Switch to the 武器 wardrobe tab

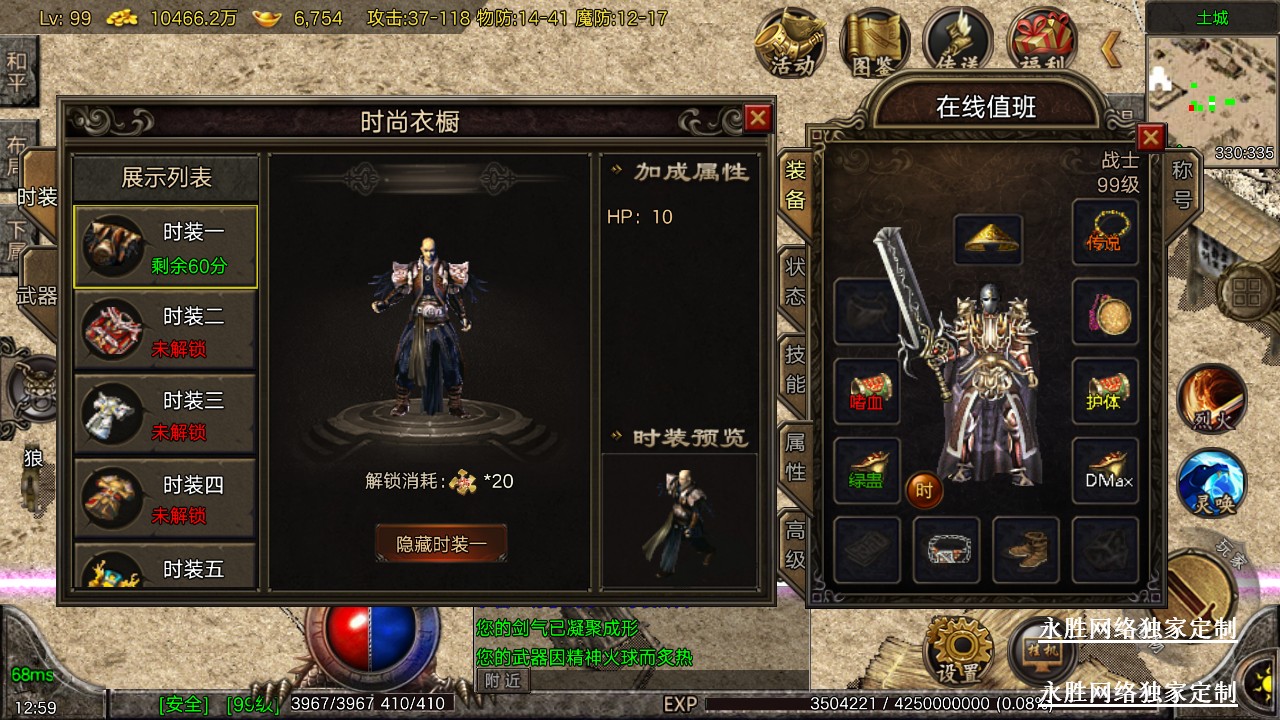(x=37, y=295)
